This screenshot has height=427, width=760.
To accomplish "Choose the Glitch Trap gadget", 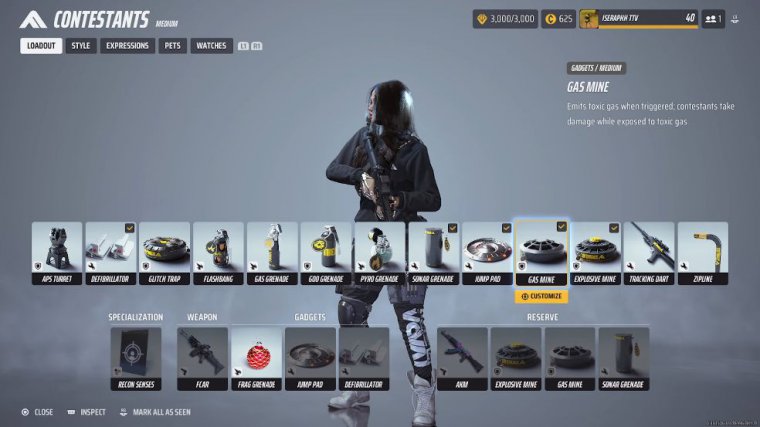I will 165,253.
